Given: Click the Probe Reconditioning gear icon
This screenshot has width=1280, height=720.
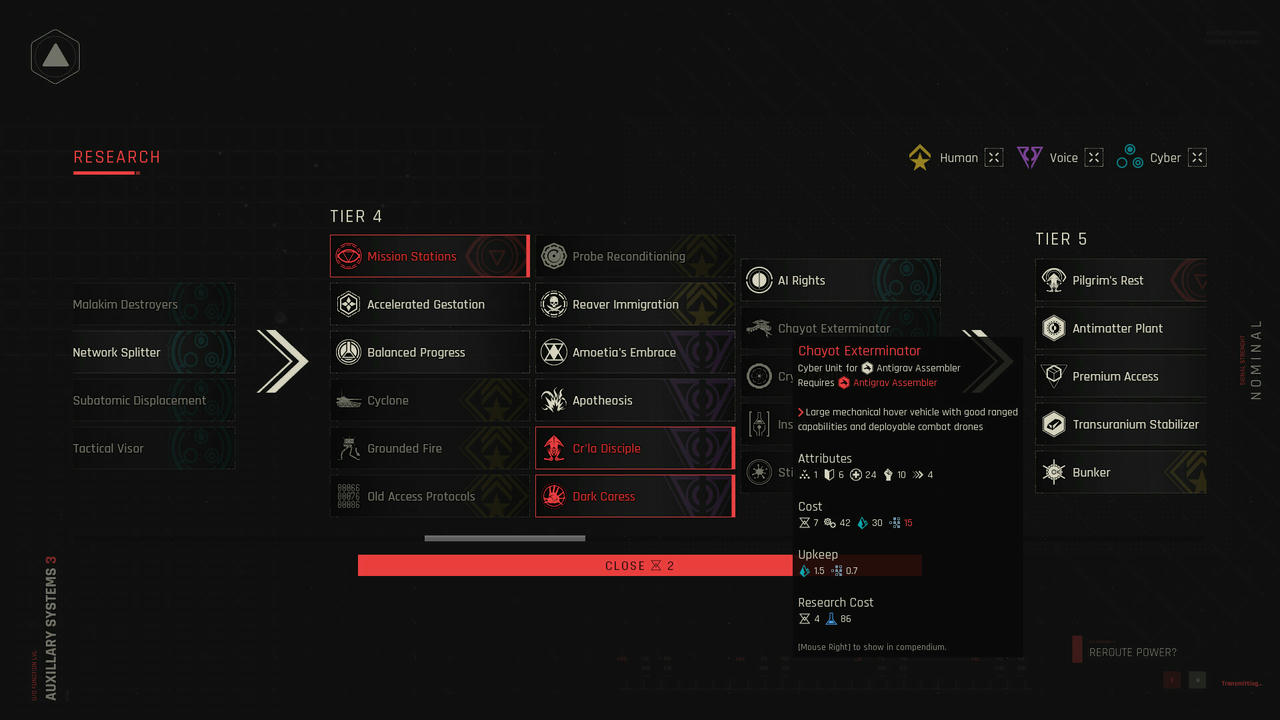Looking at the screenshot, I should pos(553,256).
